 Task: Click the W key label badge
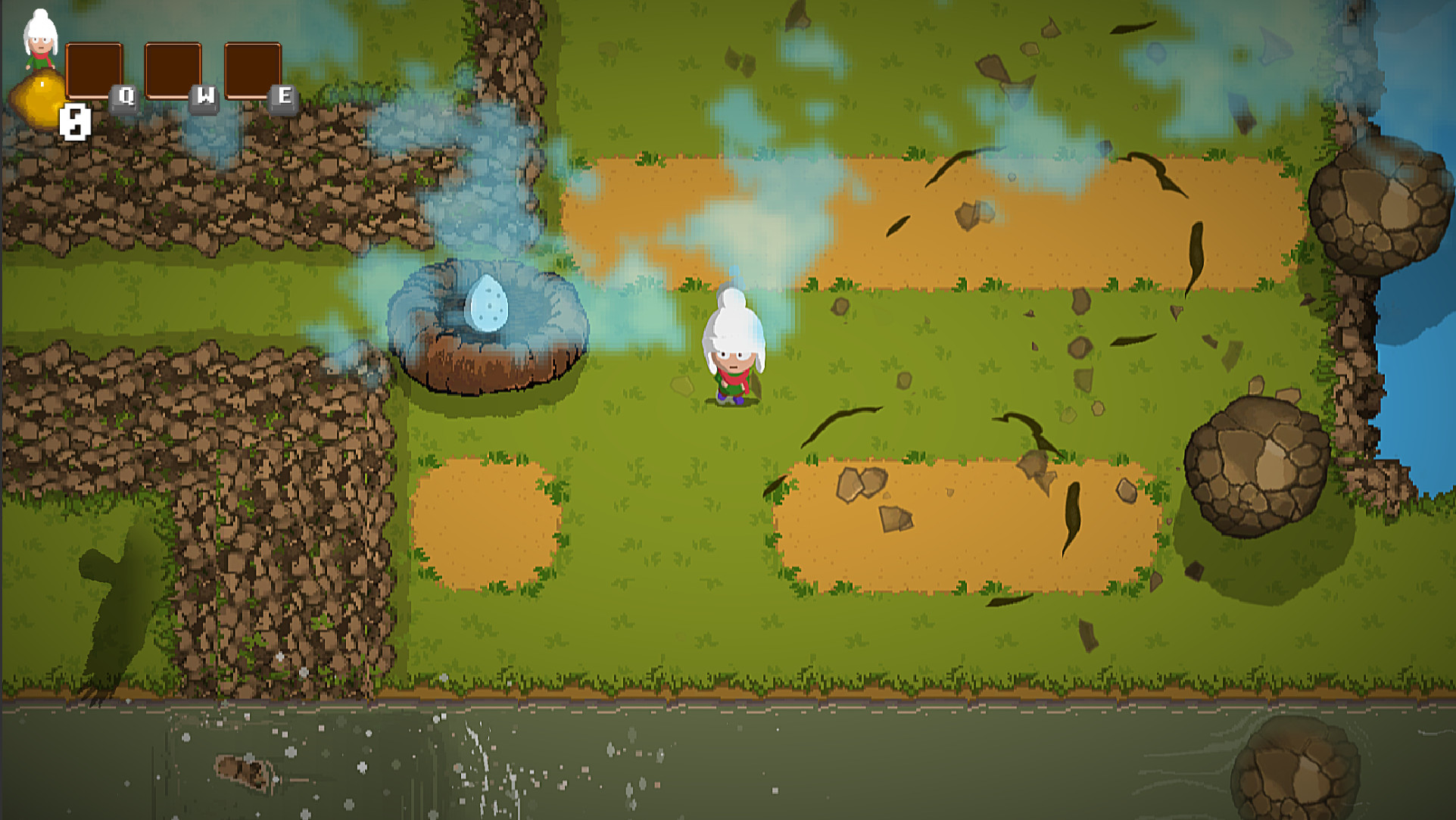tap(203, 97)
